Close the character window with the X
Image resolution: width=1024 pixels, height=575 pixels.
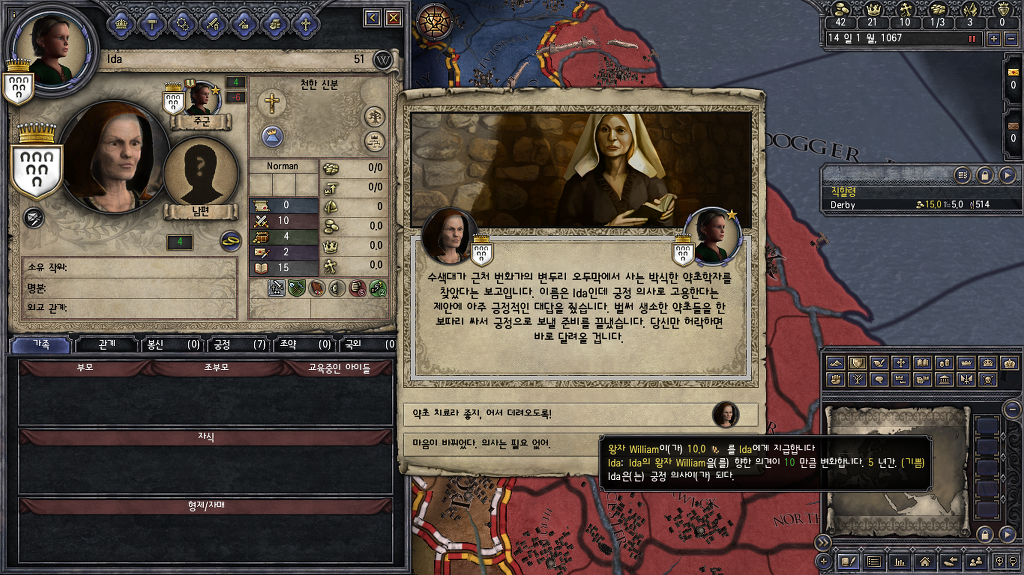(x=394, y=18)
